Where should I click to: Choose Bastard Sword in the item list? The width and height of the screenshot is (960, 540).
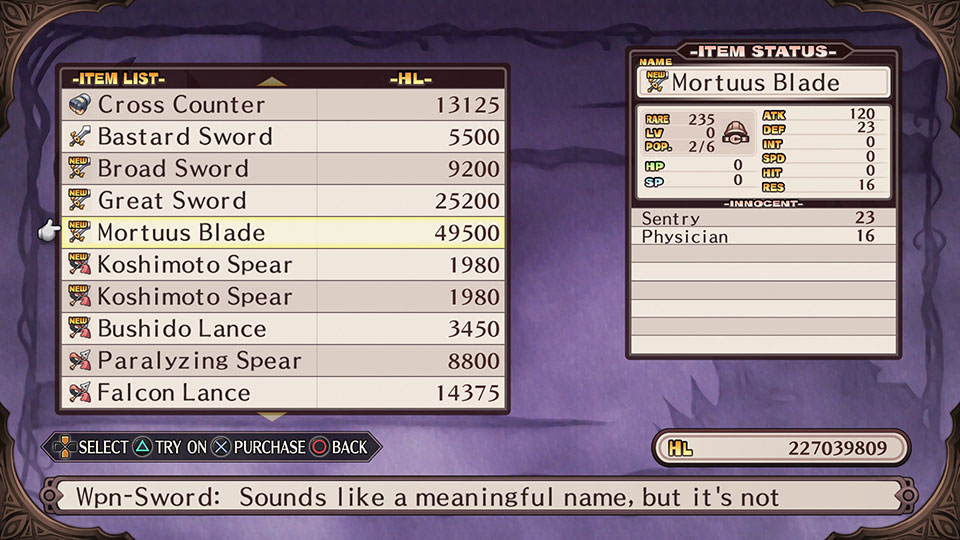284,137
